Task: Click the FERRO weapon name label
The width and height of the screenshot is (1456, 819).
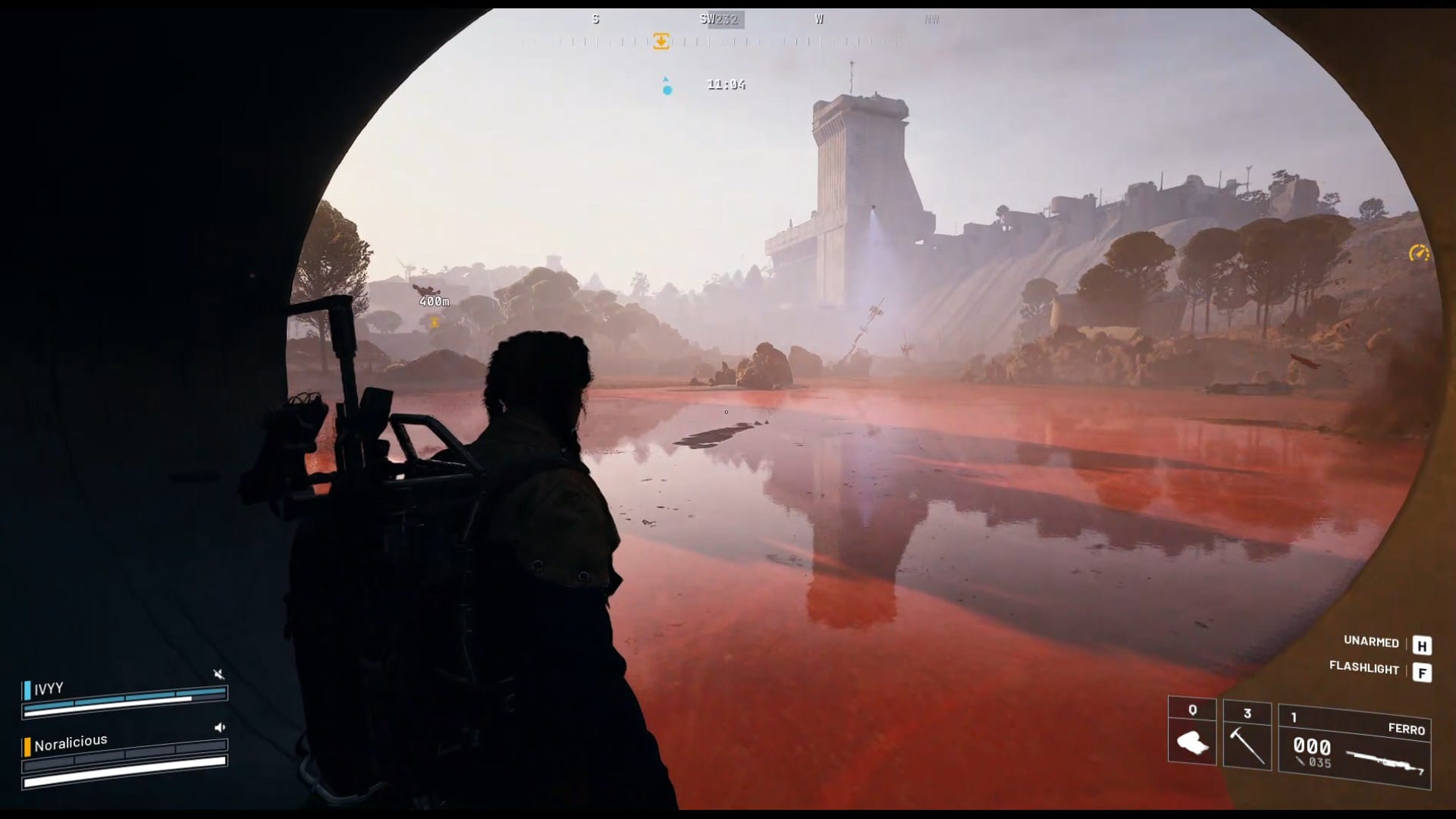Action: click(1407, 728)
